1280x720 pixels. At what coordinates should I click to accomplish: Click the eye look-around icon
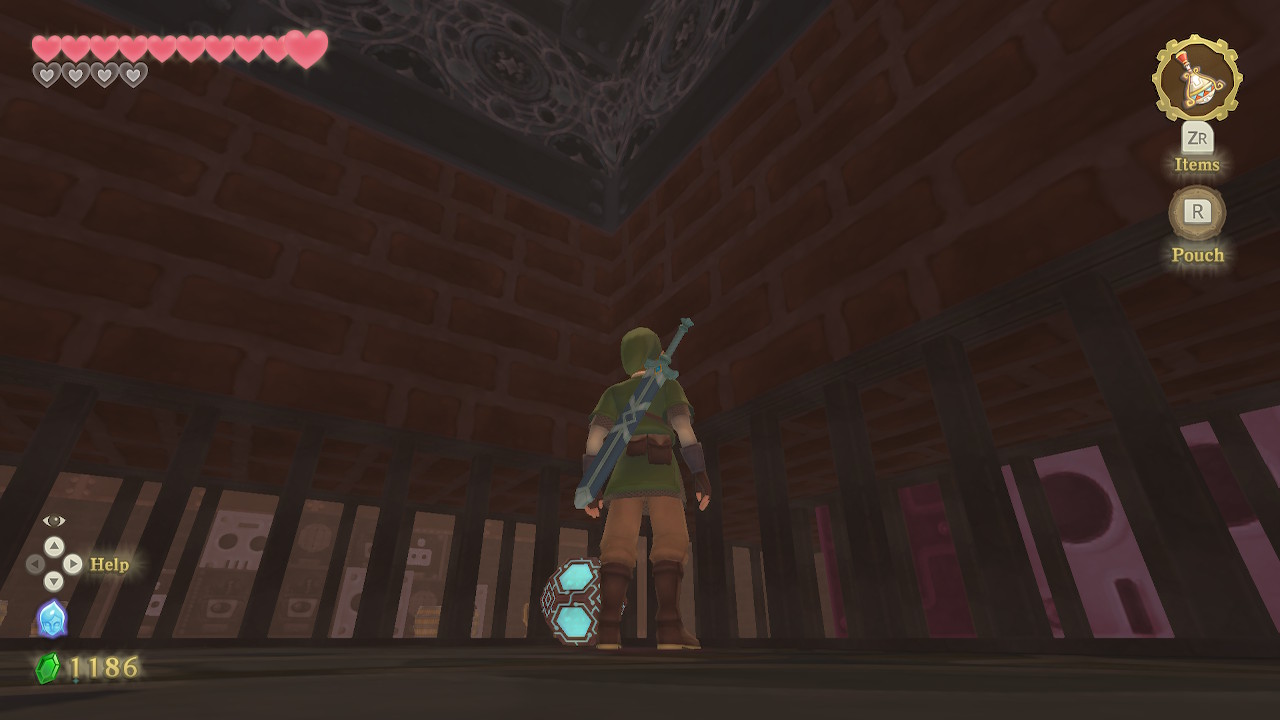[x=54, y=521]
